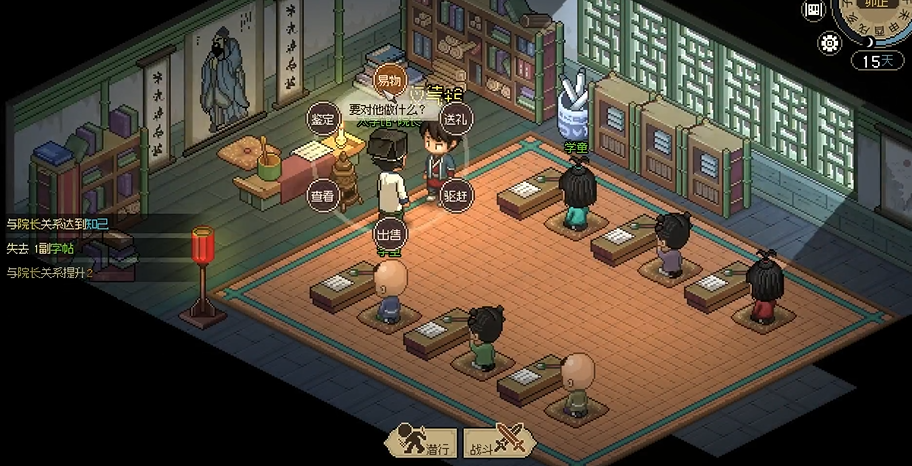Select the 鉴定 appraise option
912x466 pixels.
[322, 119]
